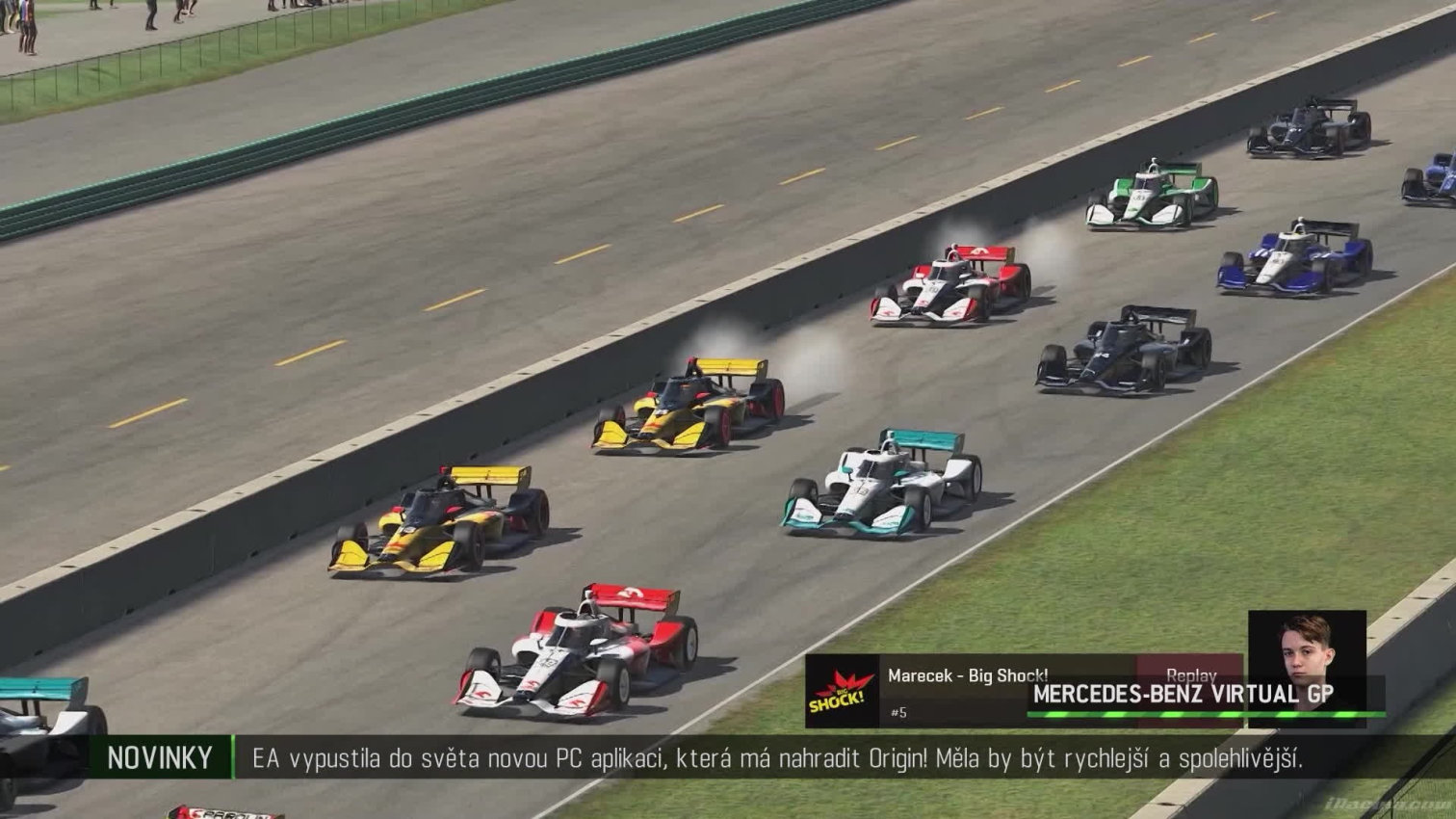Viewport: 1456px width, 819px height.
Task: Click the red Replay label
Action: pos(1190,674)
